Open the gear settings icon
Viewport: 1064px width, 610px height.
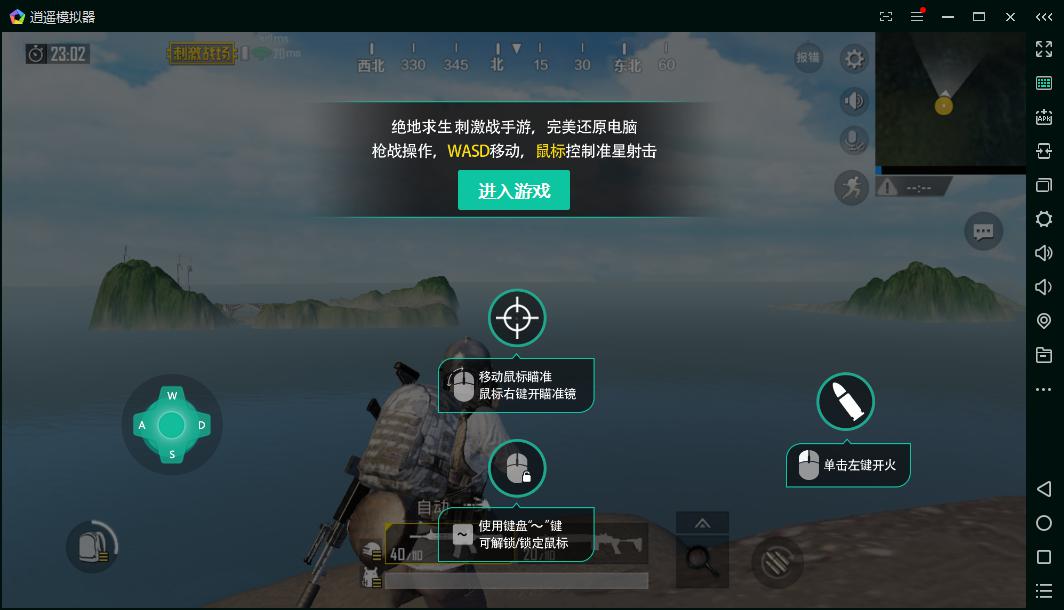[x=853, y=59]
